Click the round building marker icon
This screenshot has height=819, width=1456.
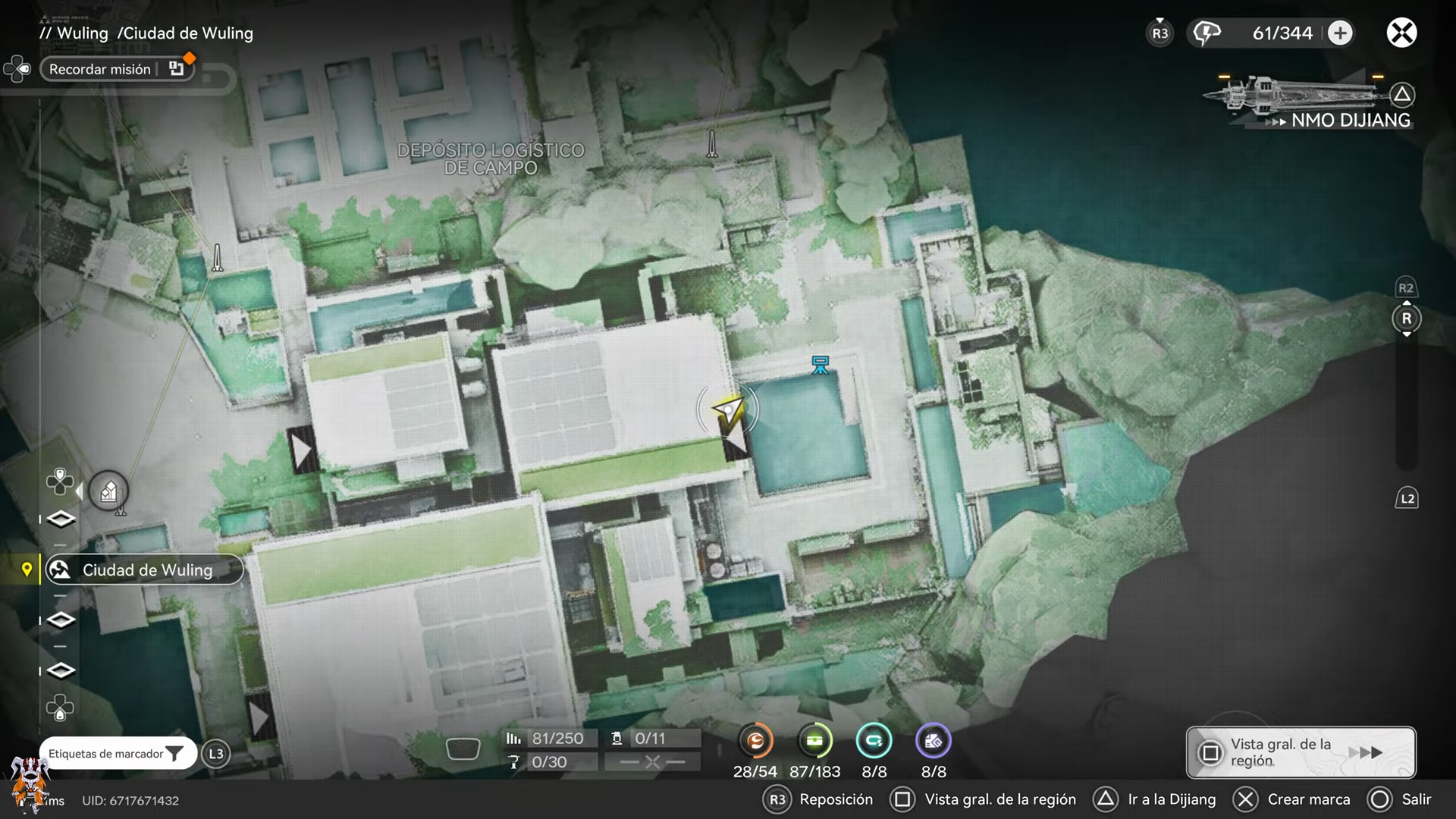pos(108,492)
